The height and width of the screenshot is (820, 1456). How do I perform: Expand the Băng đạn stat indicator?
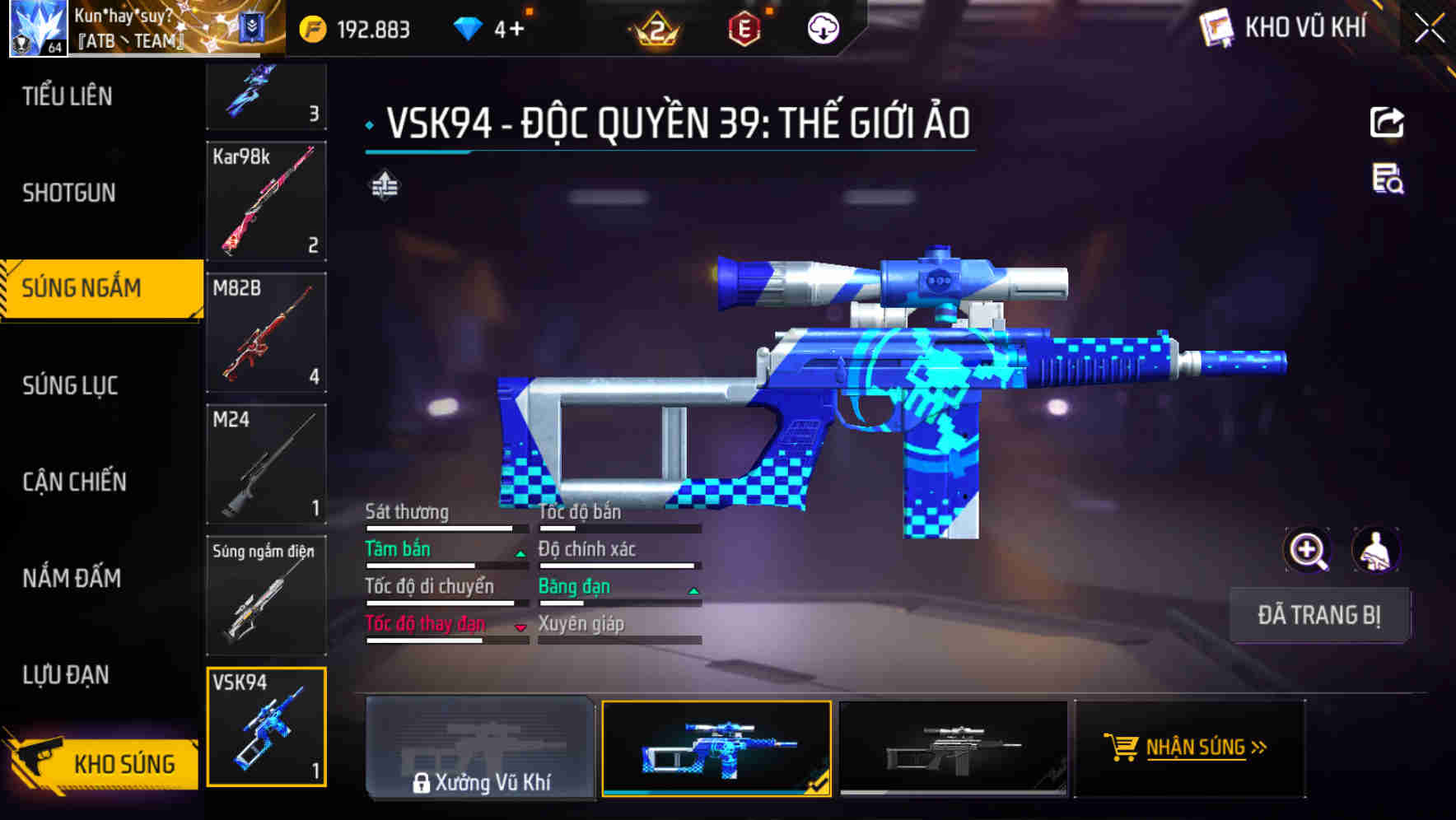coord(693,590)
